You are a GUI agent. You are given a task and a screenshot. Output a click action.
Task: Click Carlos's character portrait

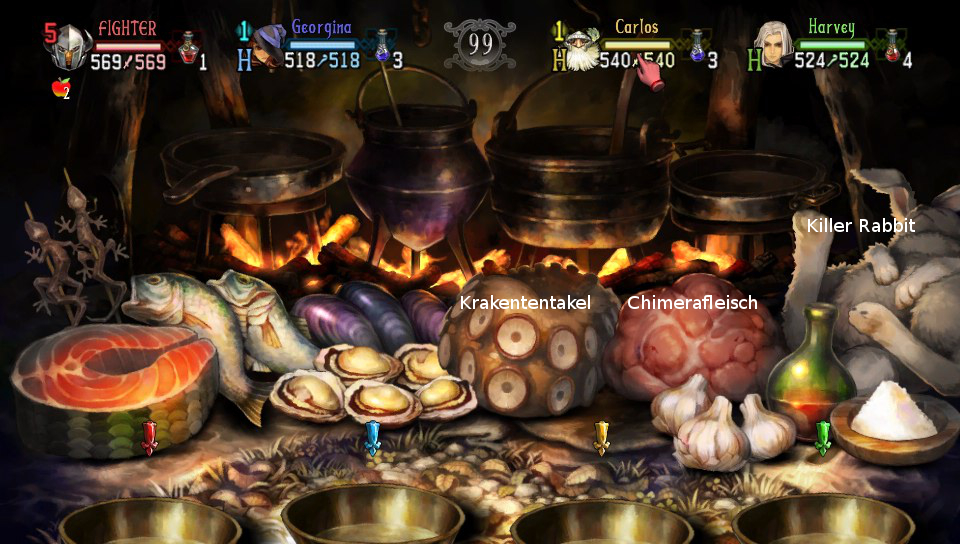tap(580, 47)
